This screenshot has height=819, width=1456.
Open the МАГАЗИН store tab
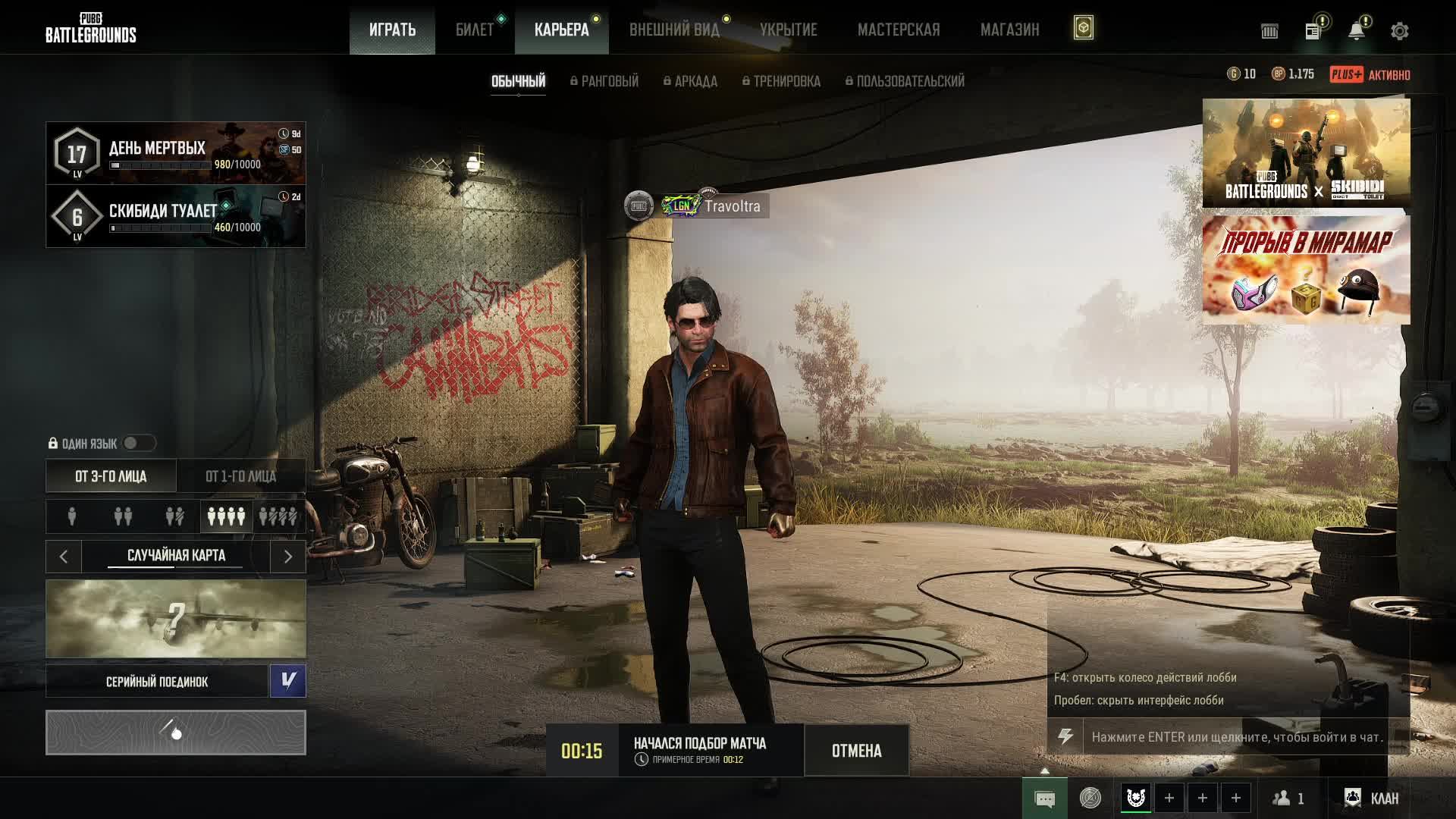[1009, 30]
